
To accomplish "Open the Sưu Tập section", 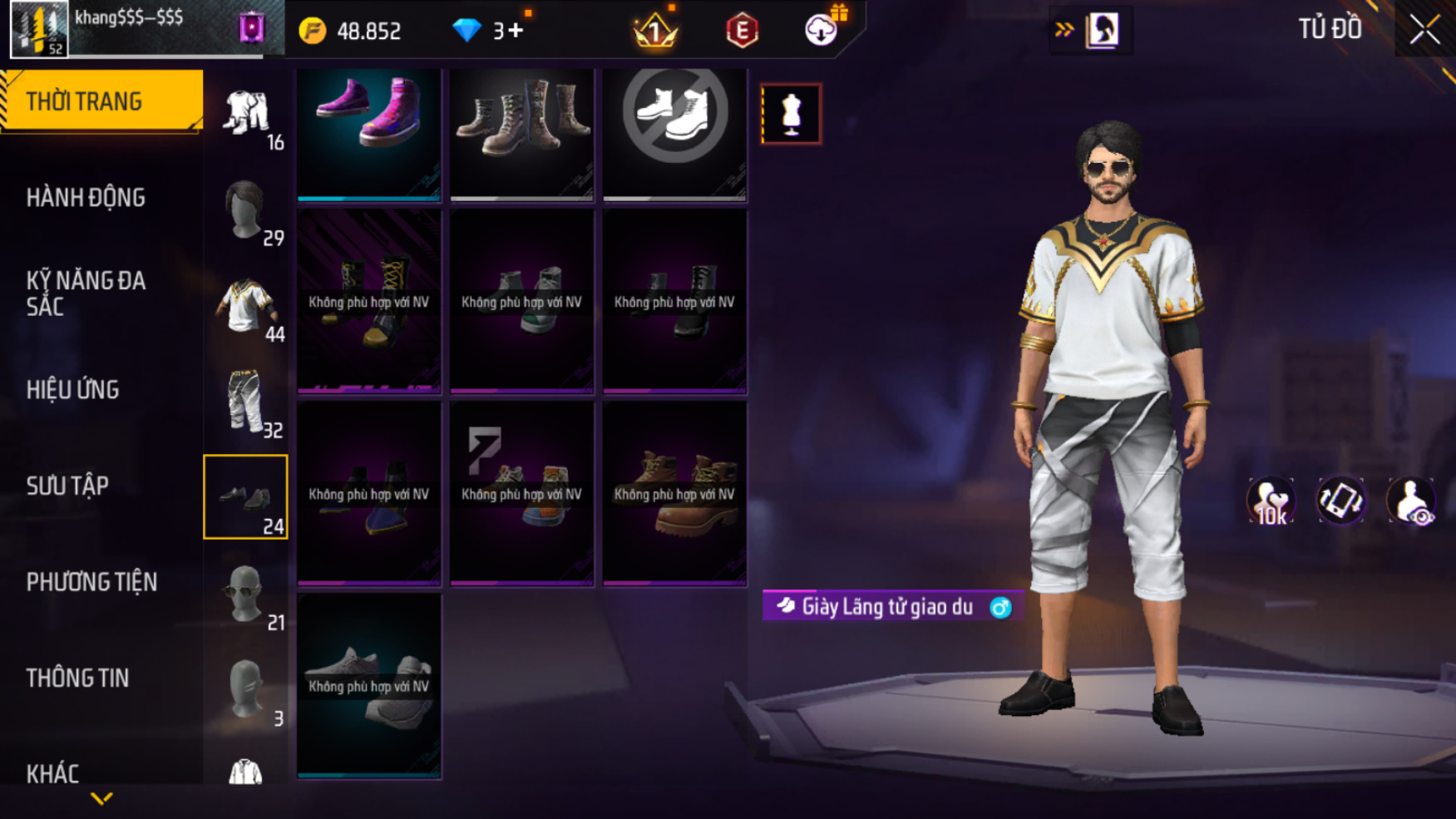I will [67, 486].
